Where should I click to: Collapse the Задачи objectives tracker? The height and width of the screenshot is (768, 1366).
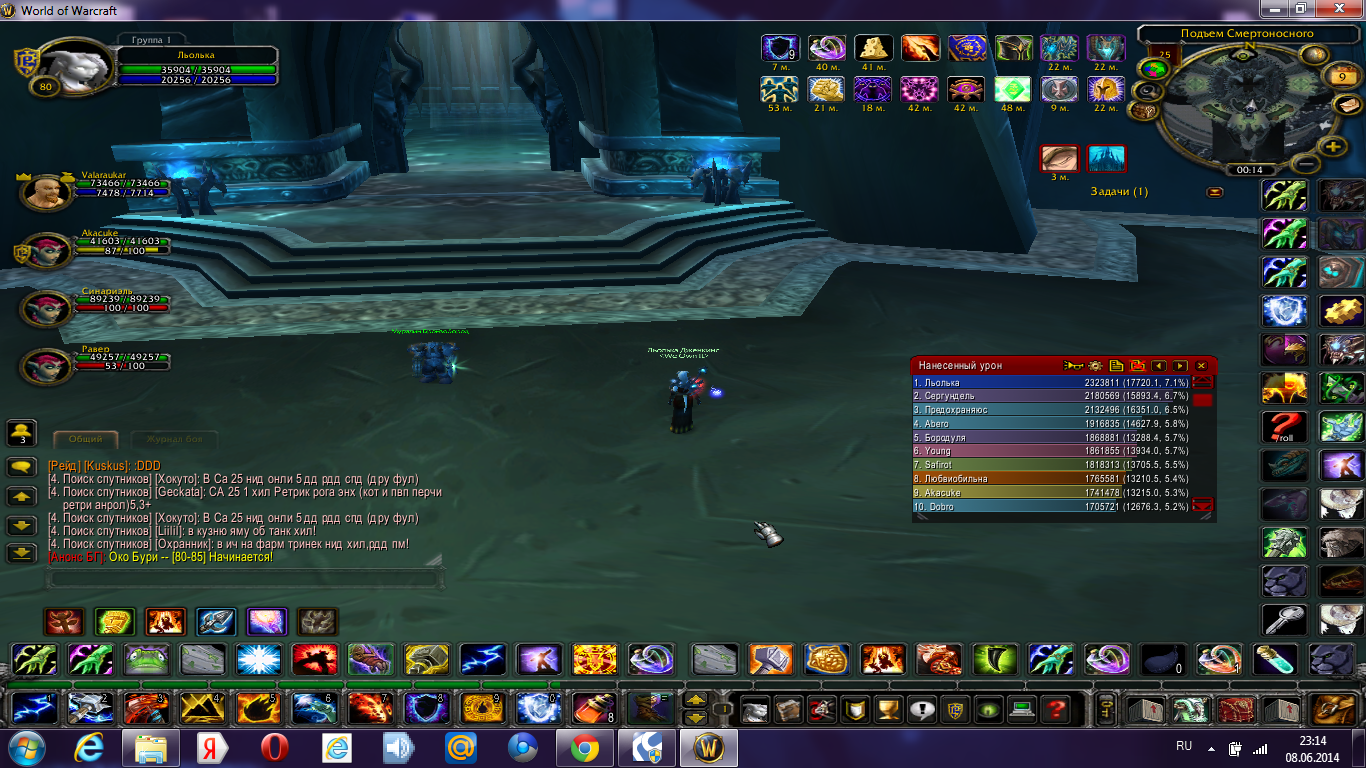[x=1215, y=192]
